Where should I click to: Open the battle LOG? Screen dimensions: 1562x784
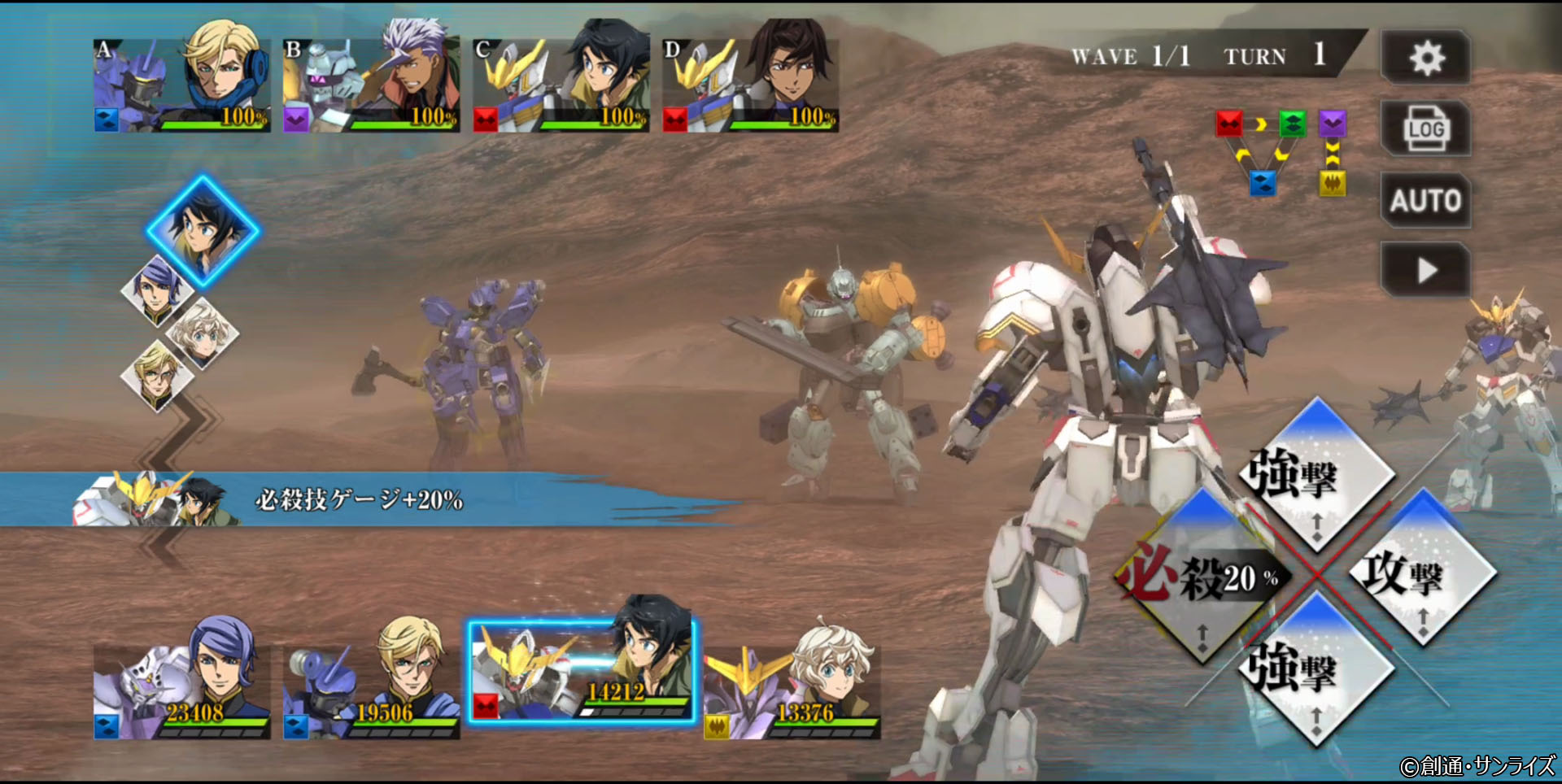point(1425,128)
